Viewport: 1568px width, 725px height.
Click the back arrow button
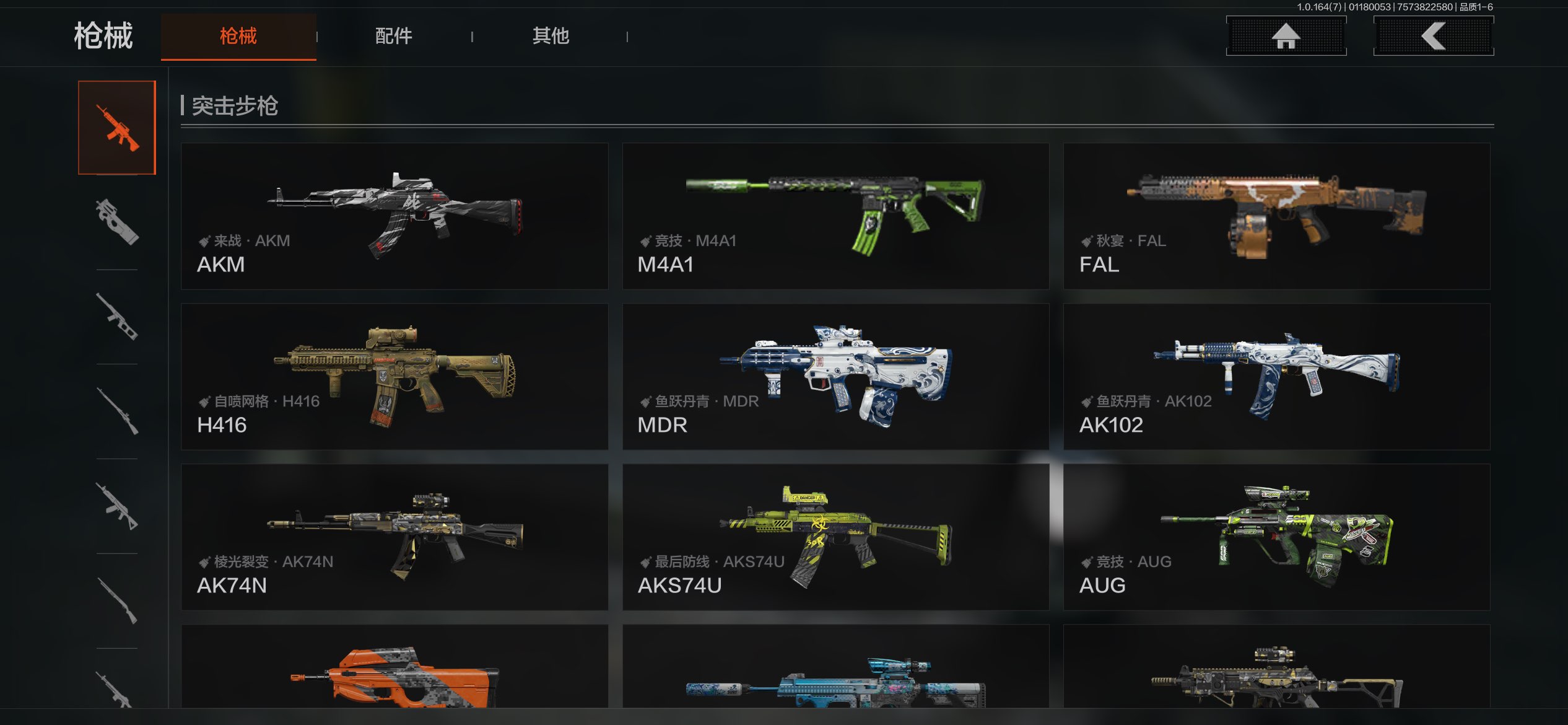pos(1433,36)
